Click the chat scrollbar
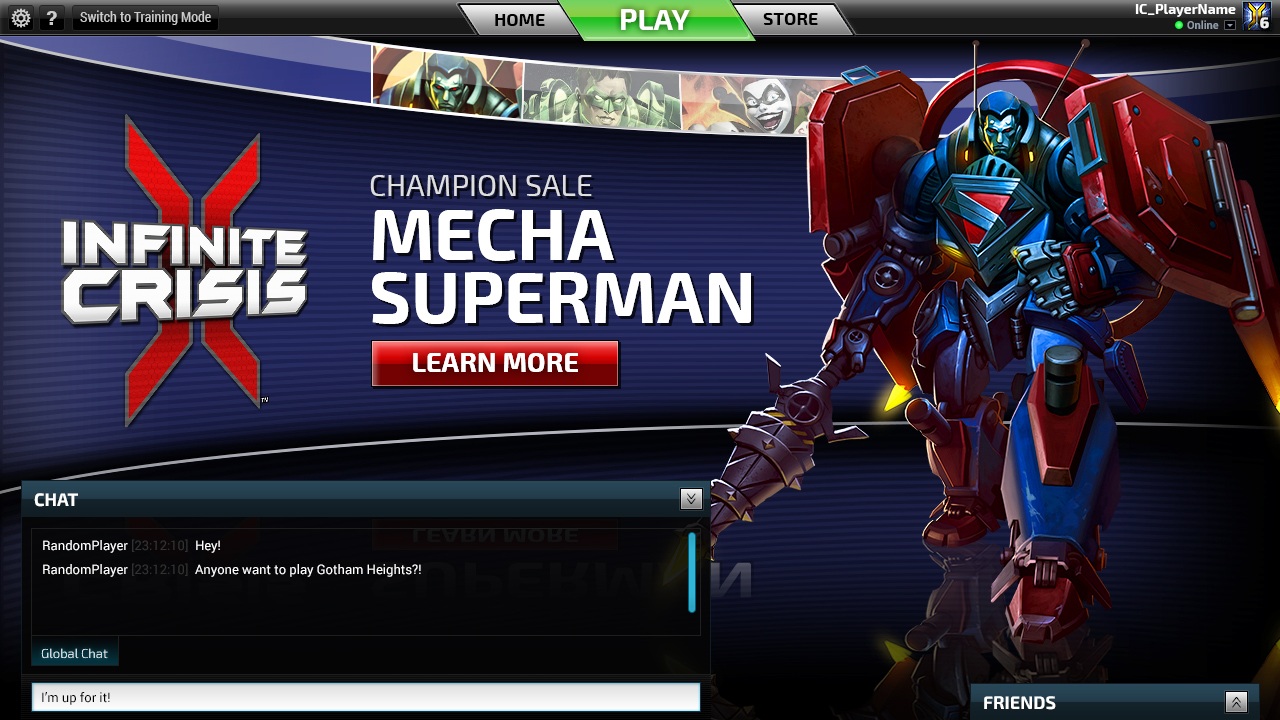1280x720 pixels. (x=692, y=572)
